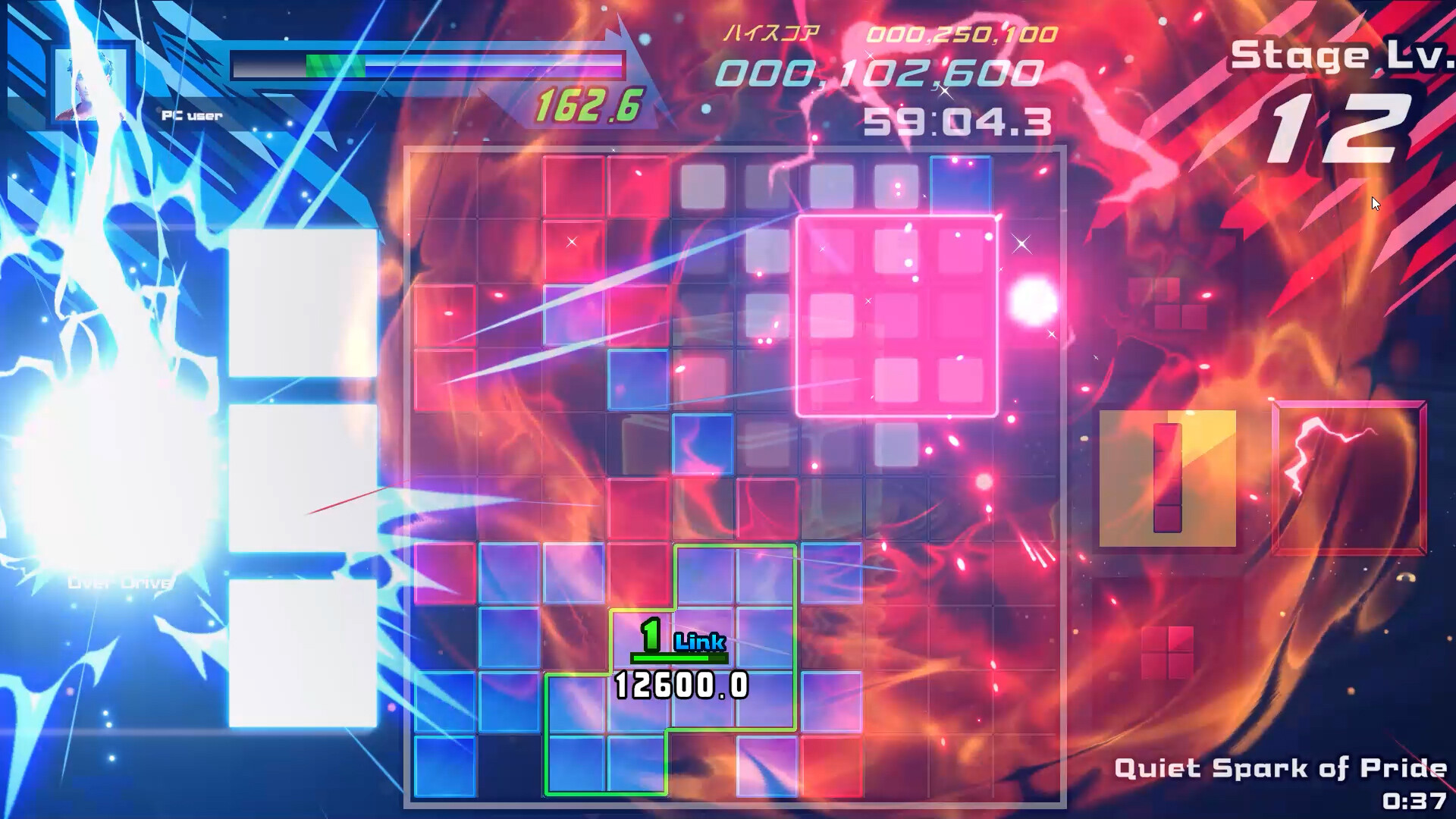
Task: Select the Quiet Spark of Pride stage label
Action: coord(1282,768)
